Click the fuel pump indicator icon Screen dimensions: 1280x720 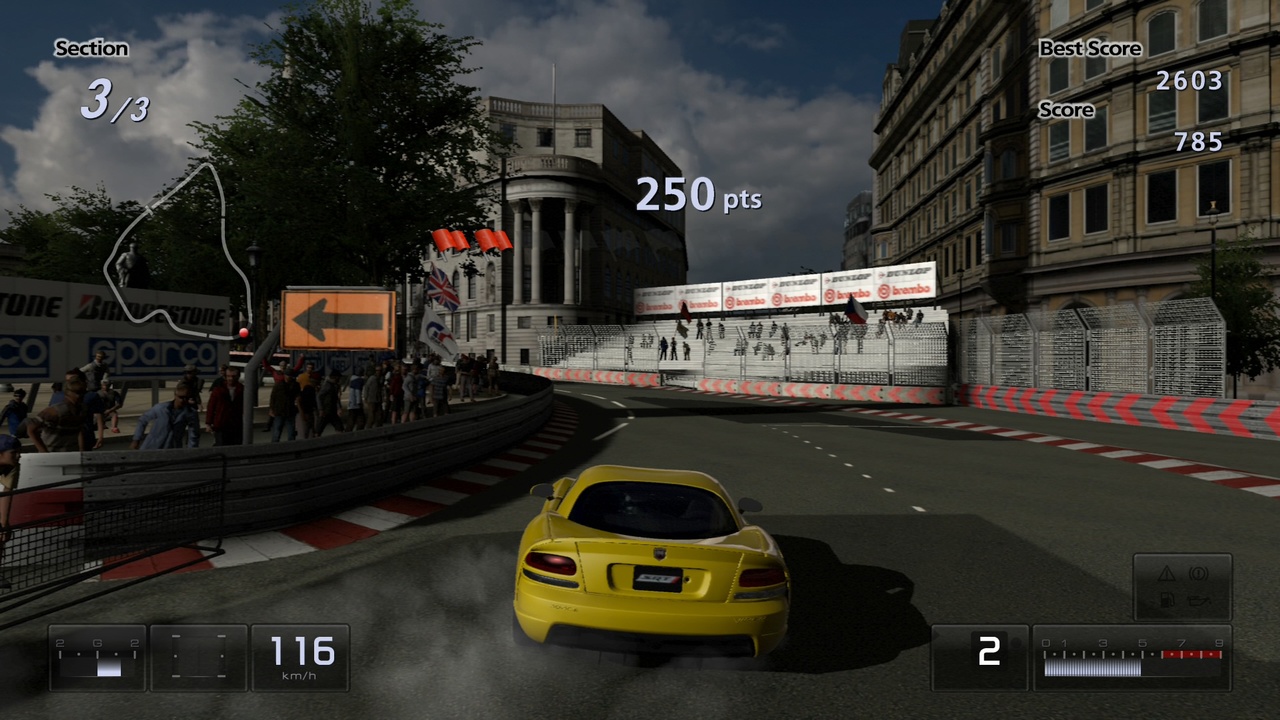tap(1167, 600)
